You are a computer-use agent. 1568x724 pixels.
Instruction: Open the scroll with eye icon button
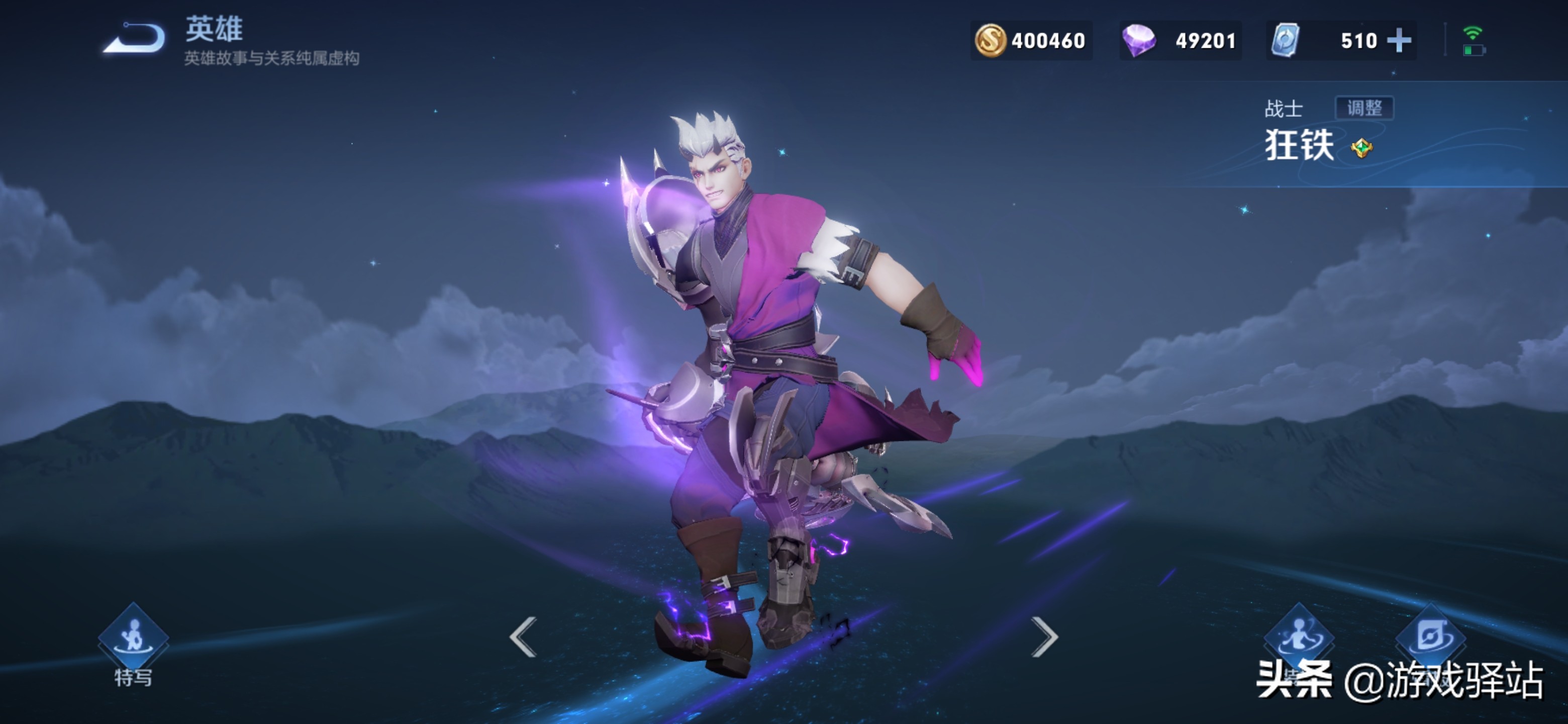point(1430,637)
